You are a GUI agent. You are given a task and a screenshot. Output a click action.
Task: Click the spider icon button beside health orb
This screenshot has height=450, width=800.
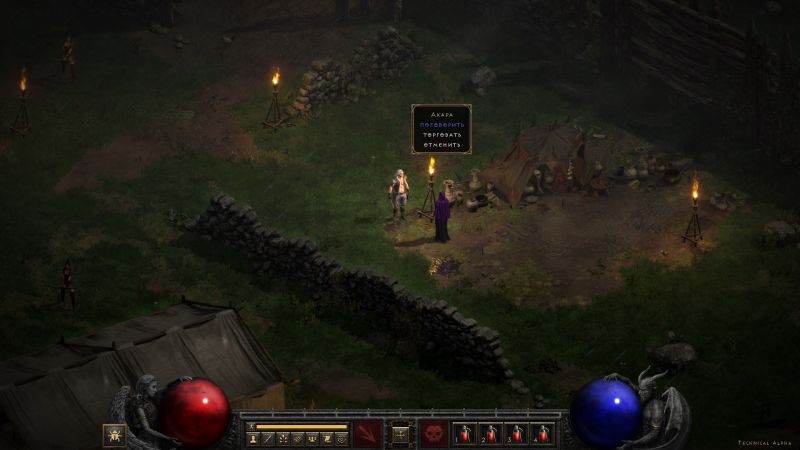(114, 435)
